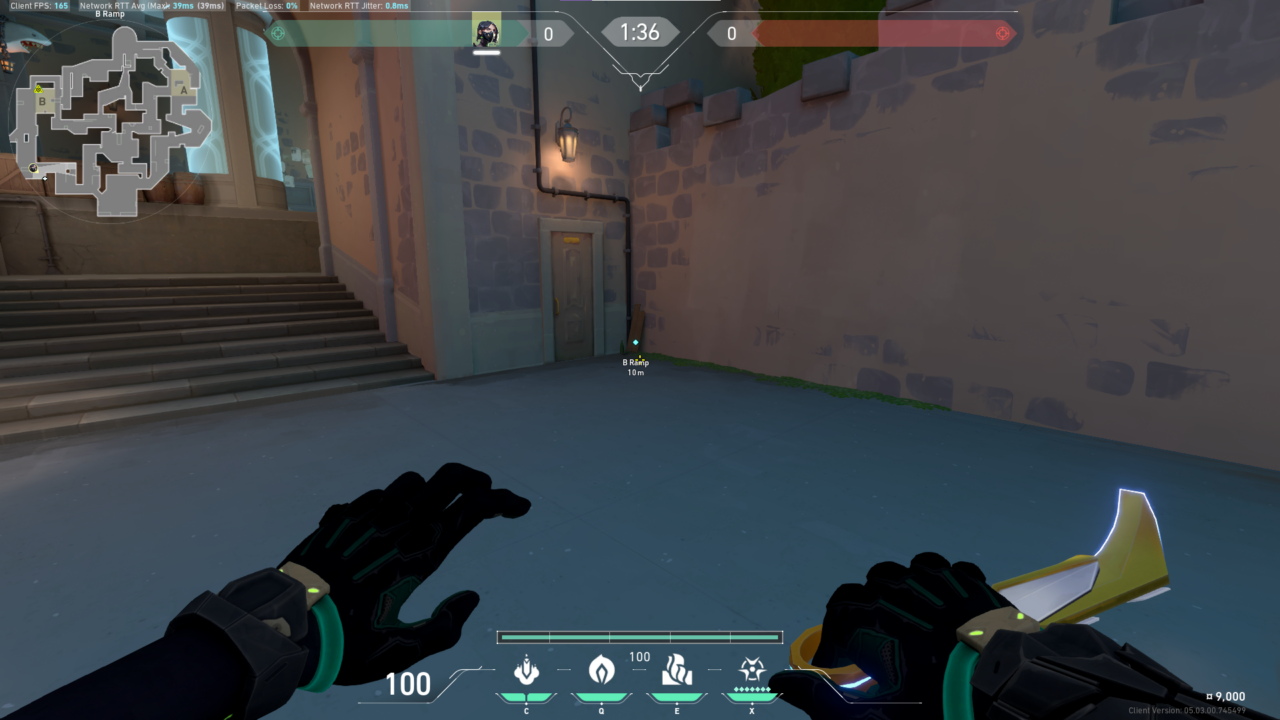
Task: Click the red enemy team emblem
Action: pos(1000,33)
